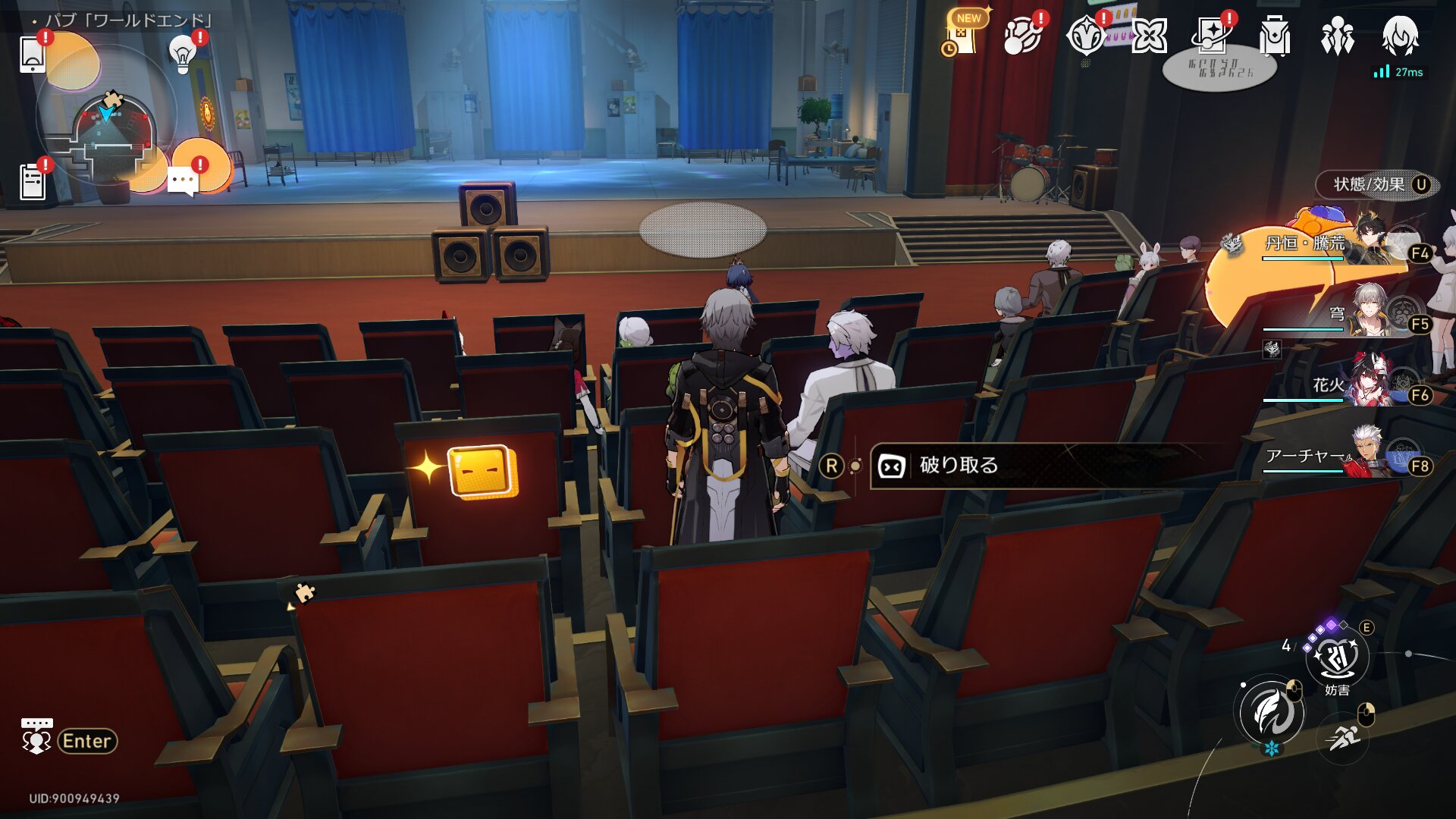Open the chat speech bubble messages
1456x819 pixels.
[x=183, y=182]
